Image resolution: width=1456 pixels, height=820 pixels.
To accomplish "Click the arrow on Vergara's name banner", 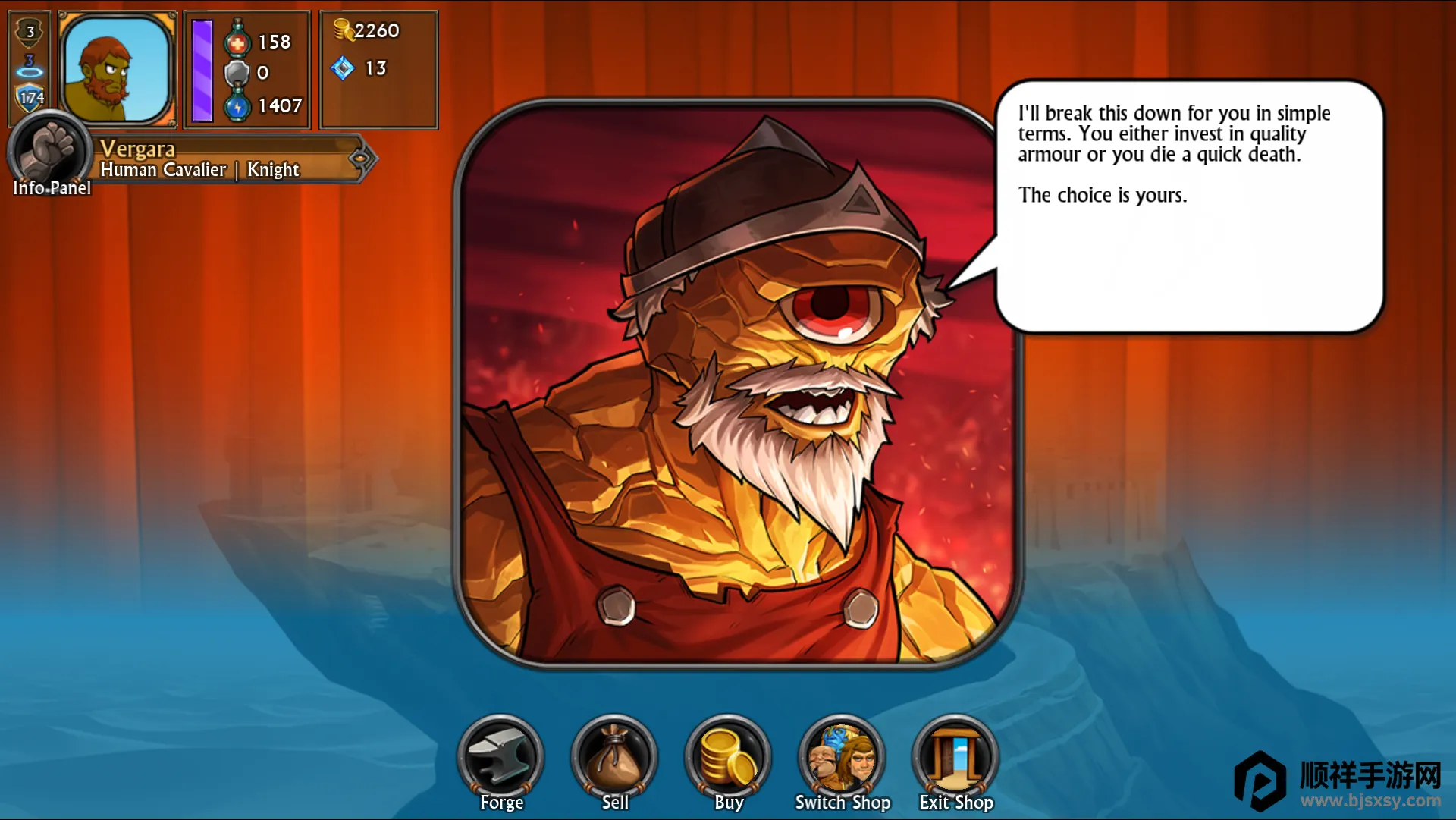I will click(x=361, y=158).
